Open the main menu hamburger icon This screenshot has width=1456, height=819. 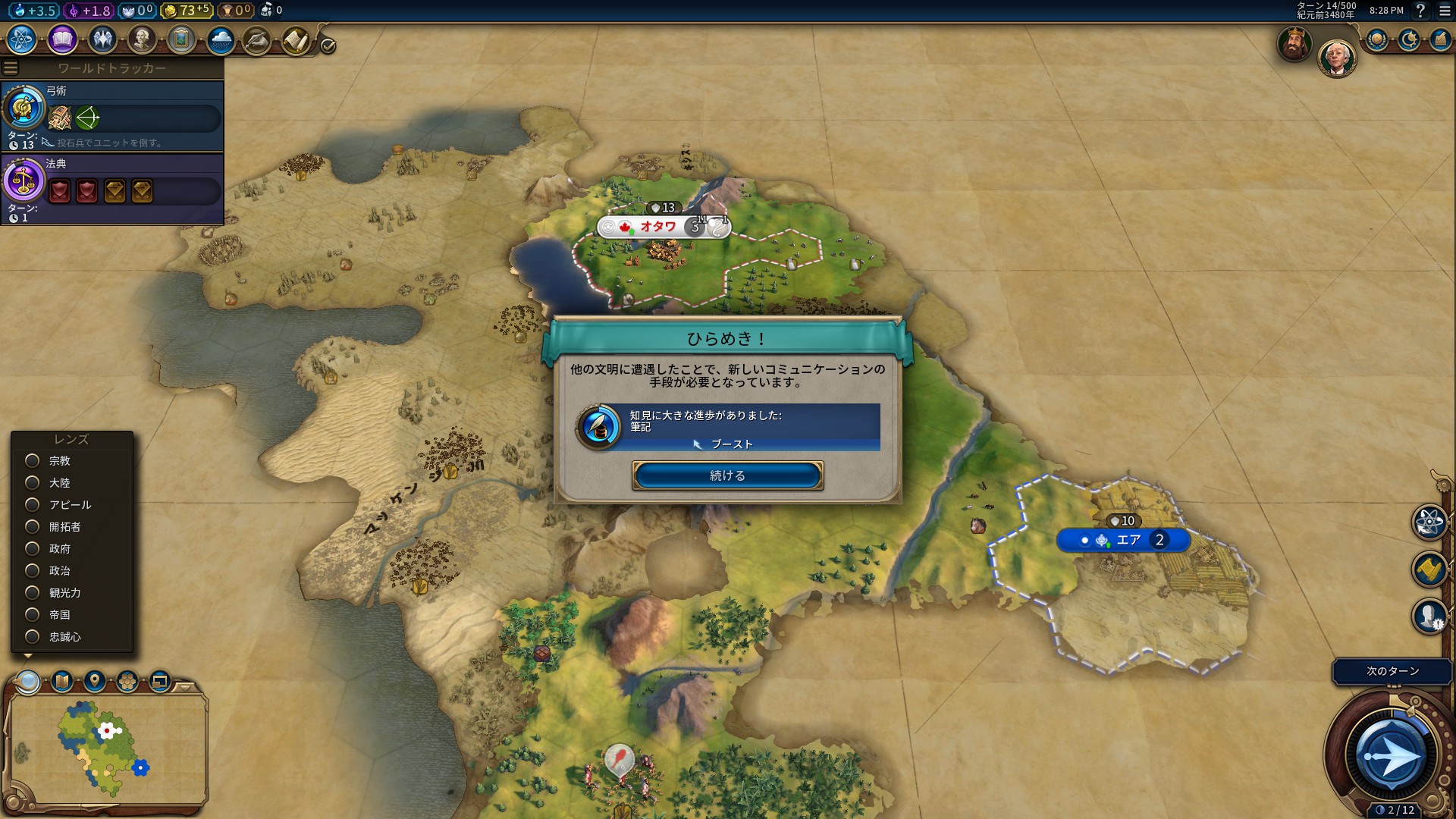pos(1445,11)
